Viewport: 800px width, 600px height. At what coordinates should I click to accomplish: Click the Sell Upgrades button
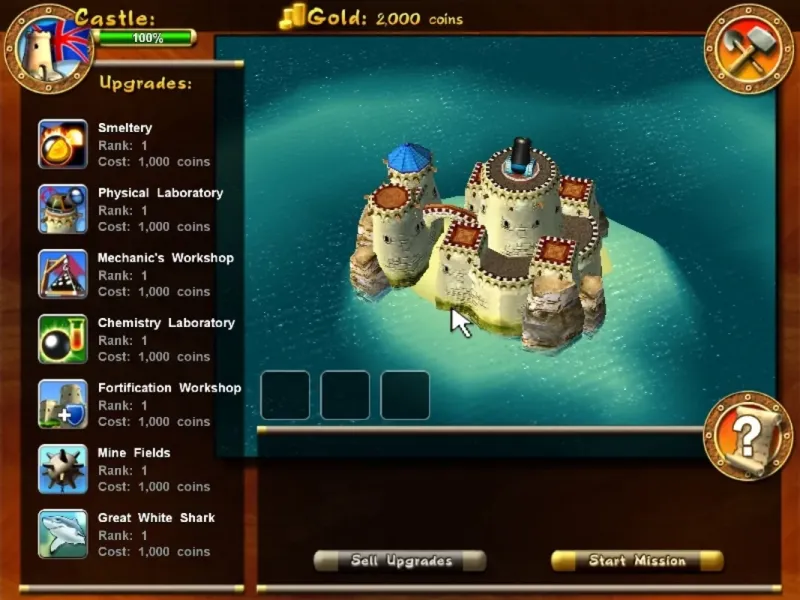click(x=400, y=561)
